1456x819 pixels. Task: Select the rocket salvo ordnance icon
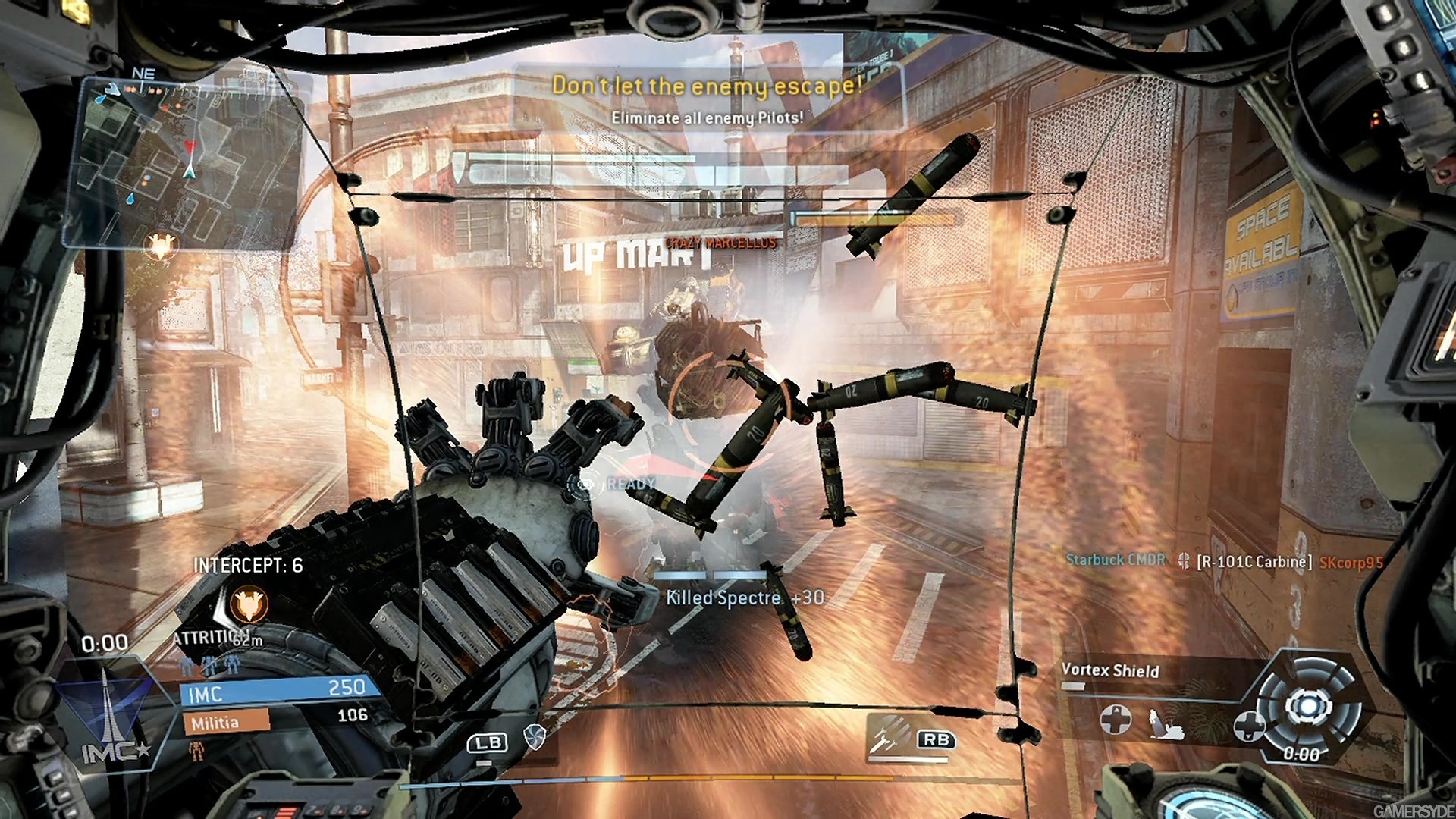tap(889, 734)
